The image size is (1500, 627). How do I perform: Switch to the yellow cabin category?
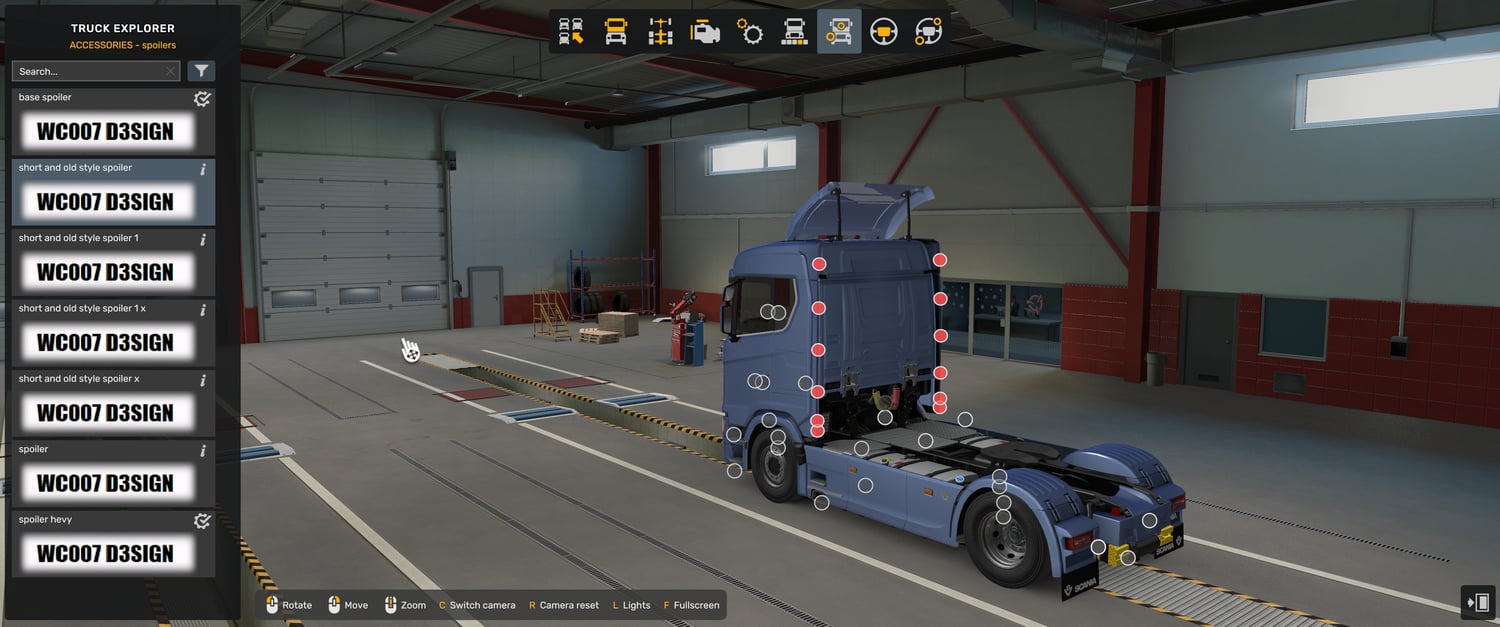pyautogui.click(x=616, y=32)
